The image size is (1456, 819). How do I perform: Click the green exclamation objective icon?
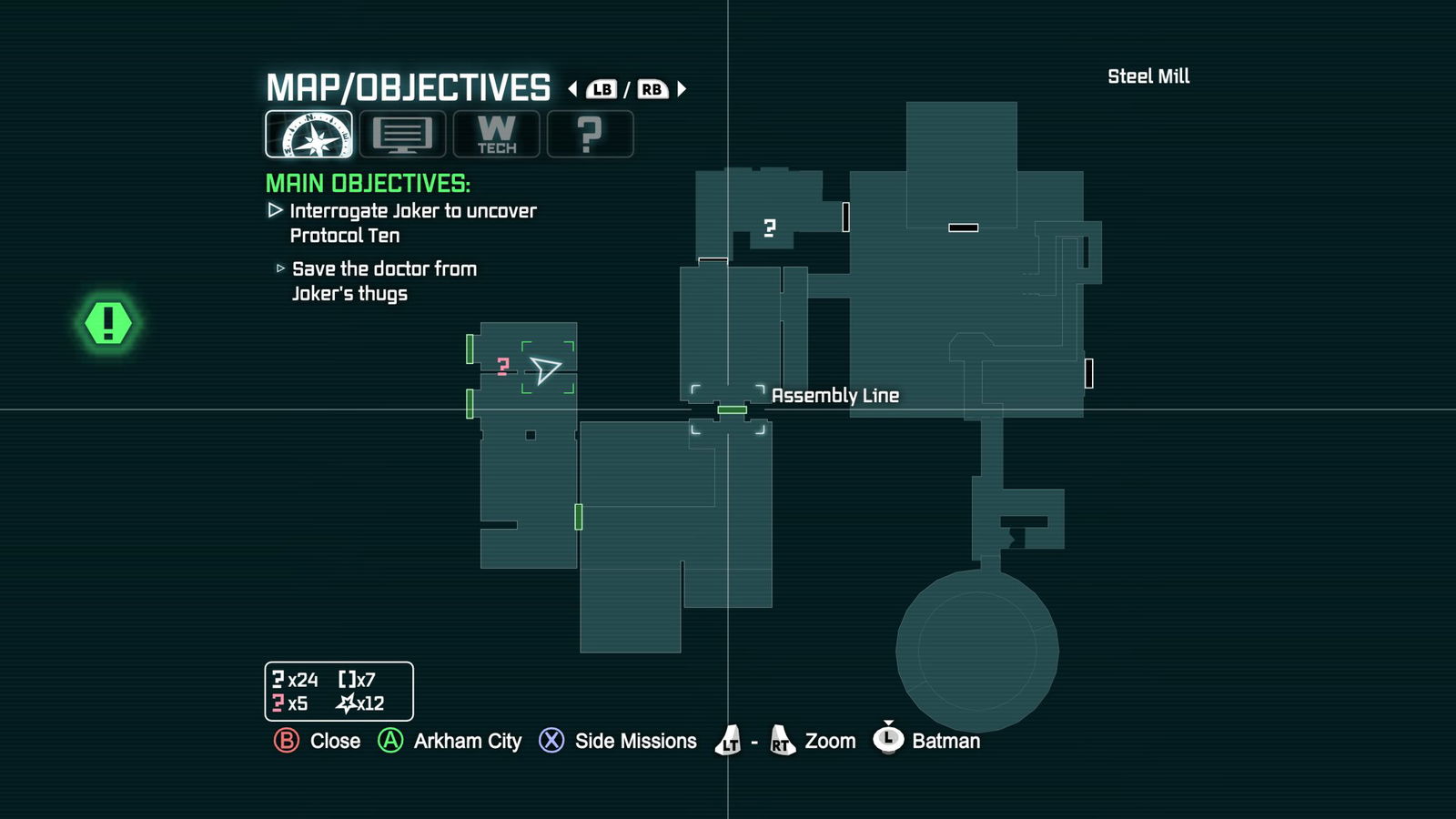[x=108, y=323]
